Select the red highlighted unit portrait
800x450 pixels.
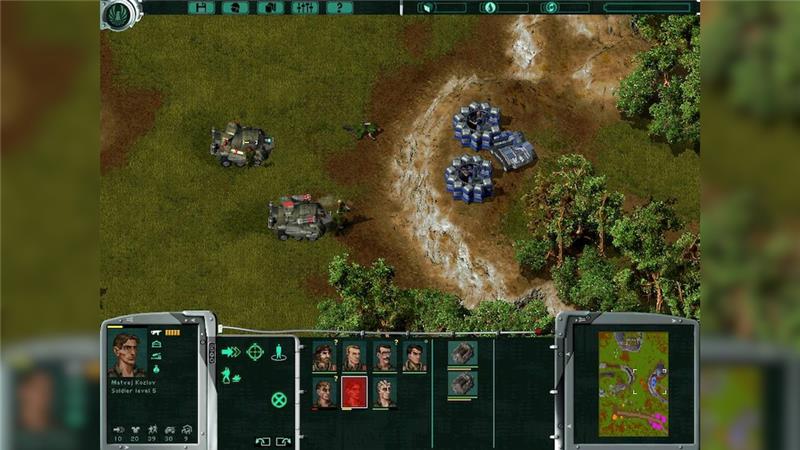tap(354, 392)
